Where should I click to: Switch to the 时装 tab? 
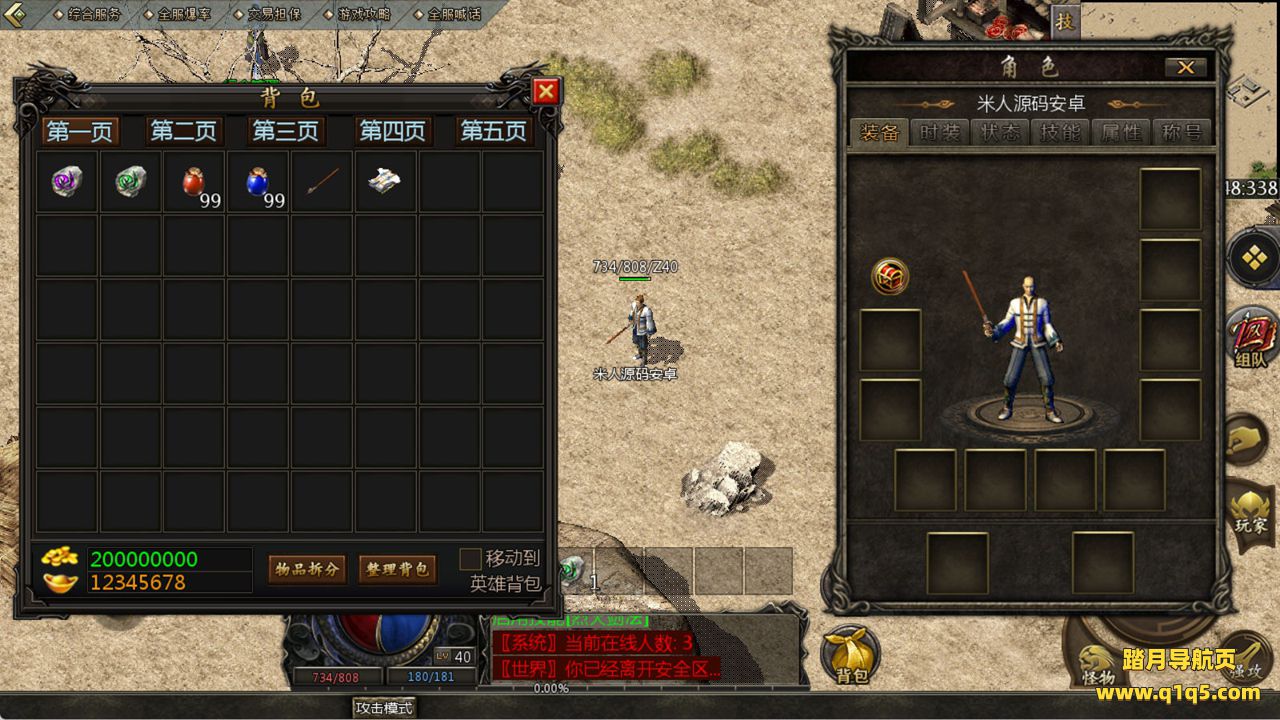coord(940,133)
